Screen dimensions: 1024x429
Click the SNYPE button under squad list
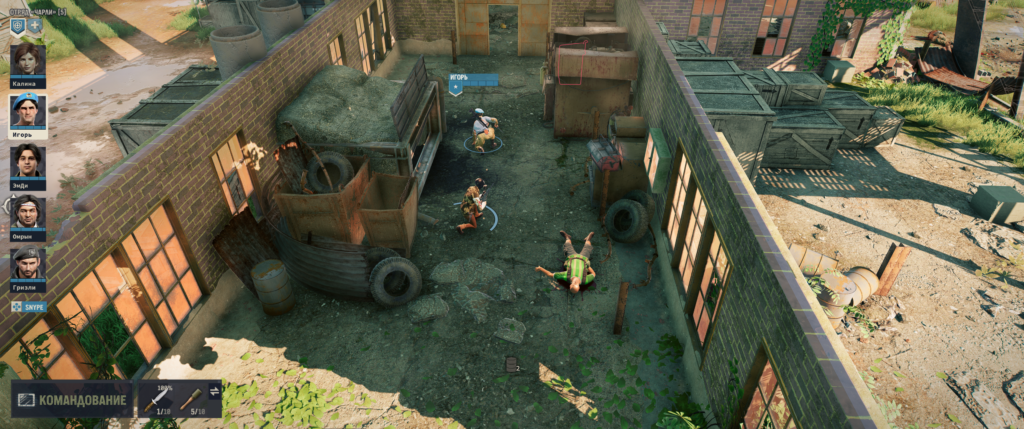click(x=29, y=307)
